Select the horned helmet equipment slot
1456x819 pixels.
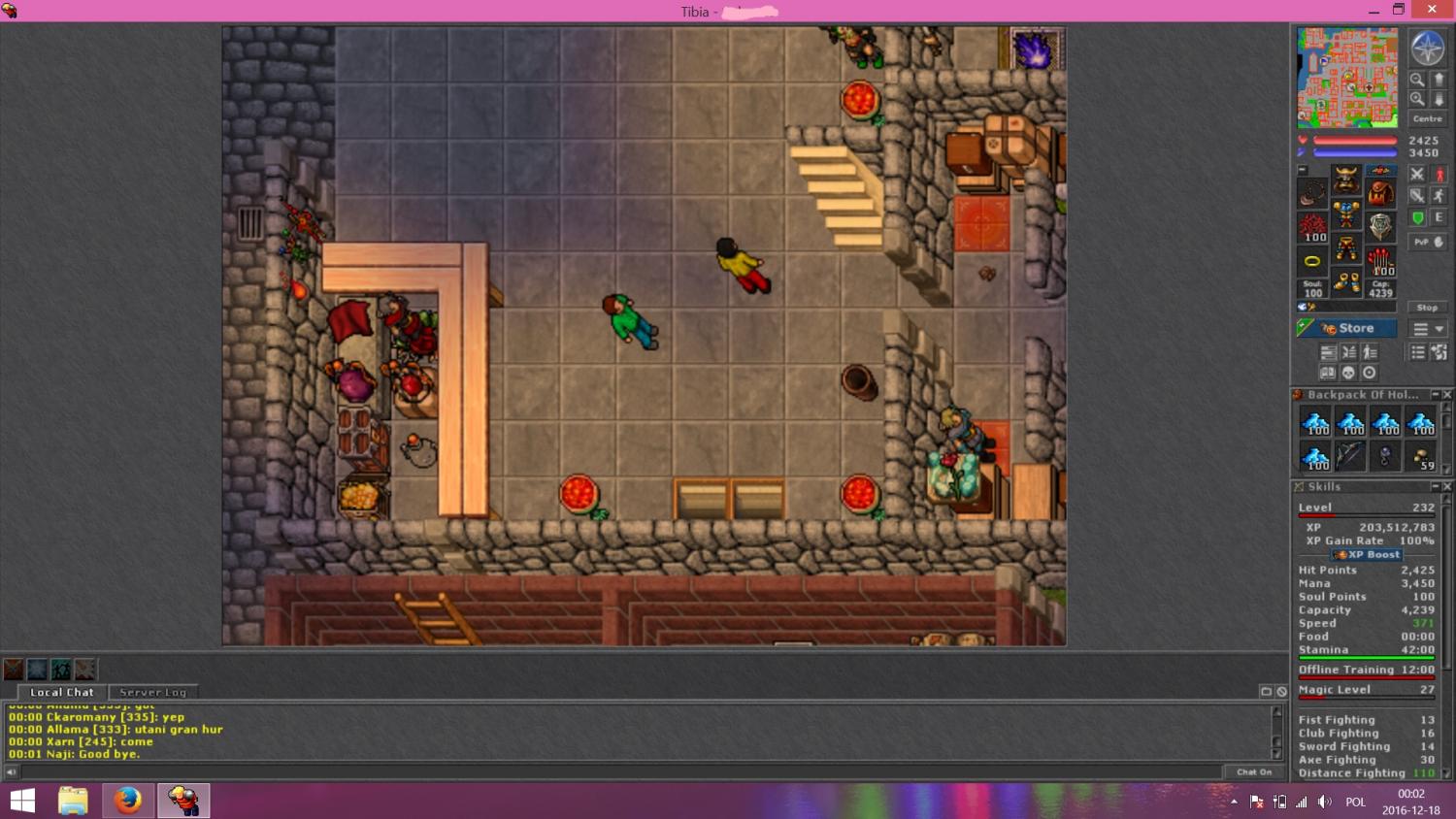pyautogui.click(x=1346, y=180)
